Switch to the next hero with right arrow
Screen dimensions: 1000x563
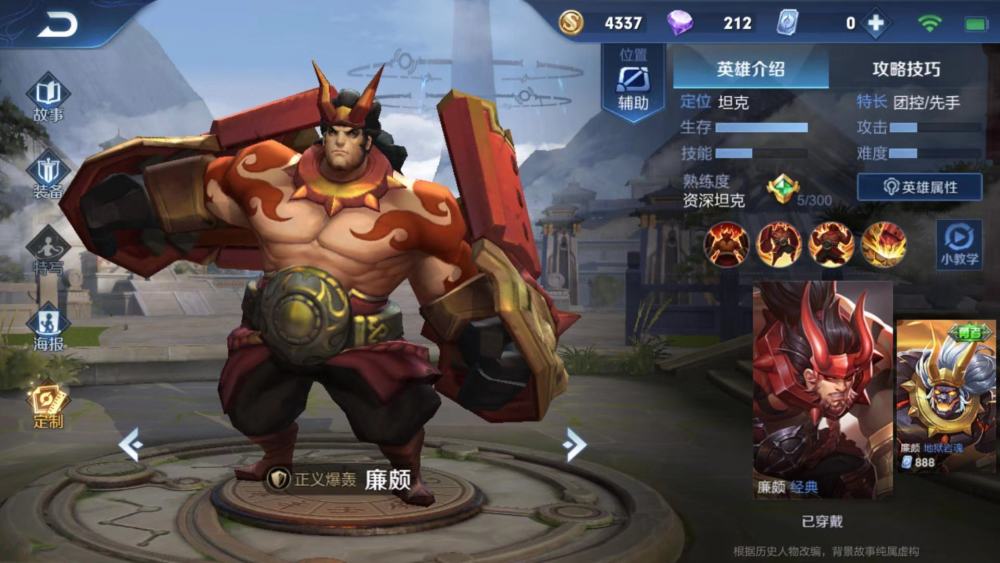tap(574, 444)
